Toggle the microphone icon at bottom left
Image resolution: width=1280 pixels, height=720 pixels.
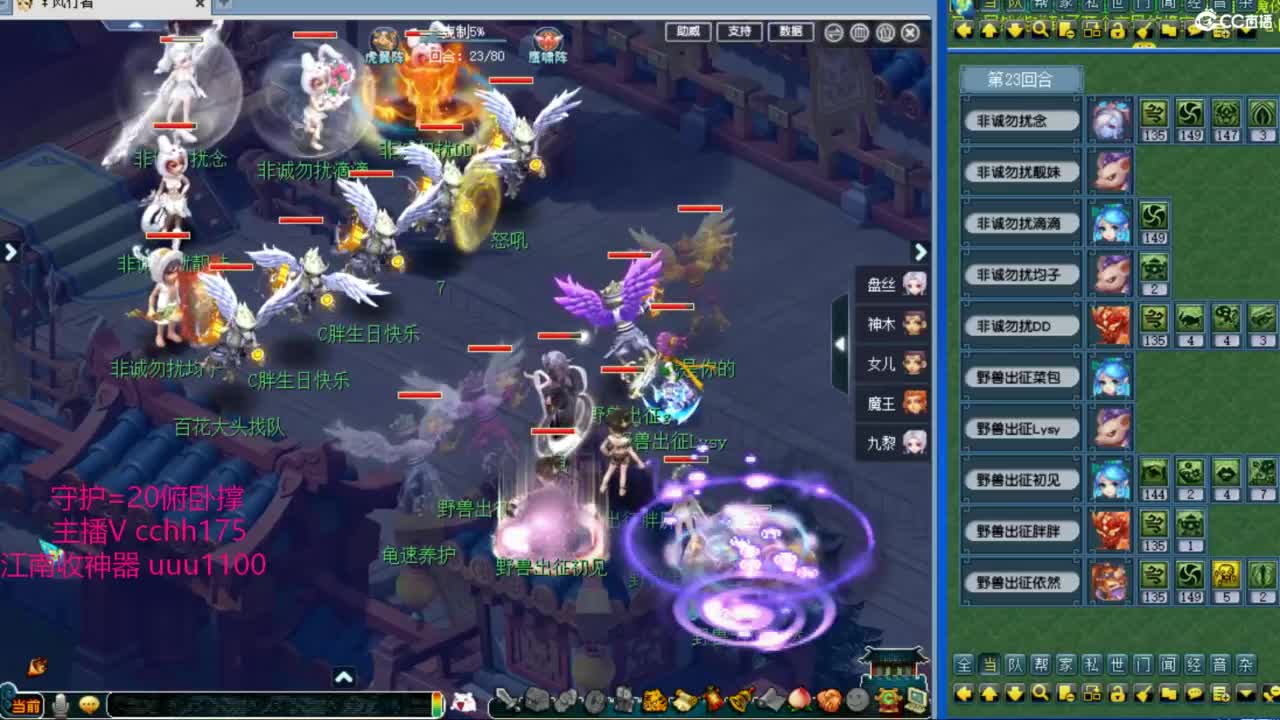pos(60,703)
